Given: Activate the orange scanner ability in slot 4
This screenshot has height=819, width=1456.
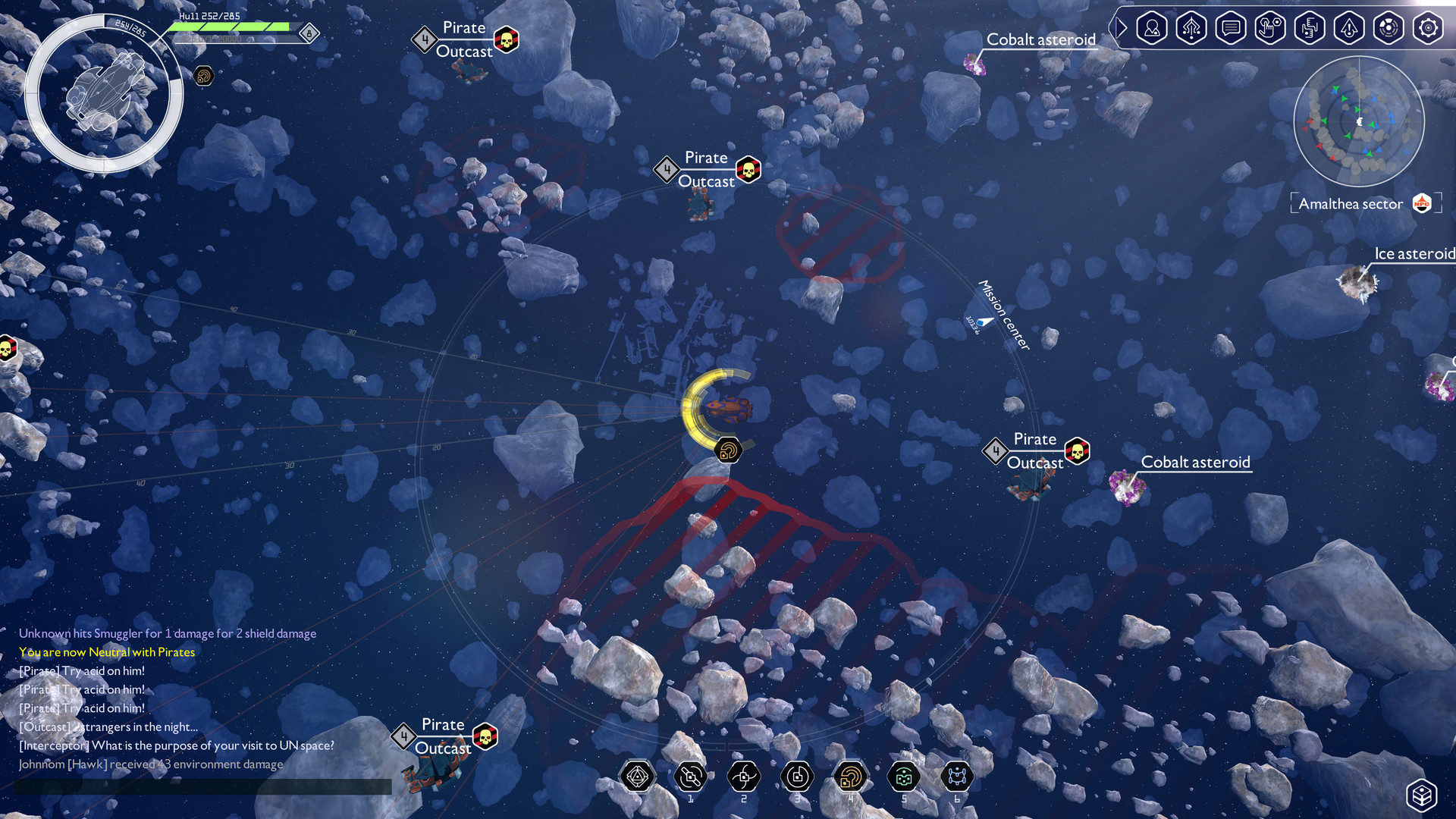Looking at the screenshot, I should tap(850, 776).
